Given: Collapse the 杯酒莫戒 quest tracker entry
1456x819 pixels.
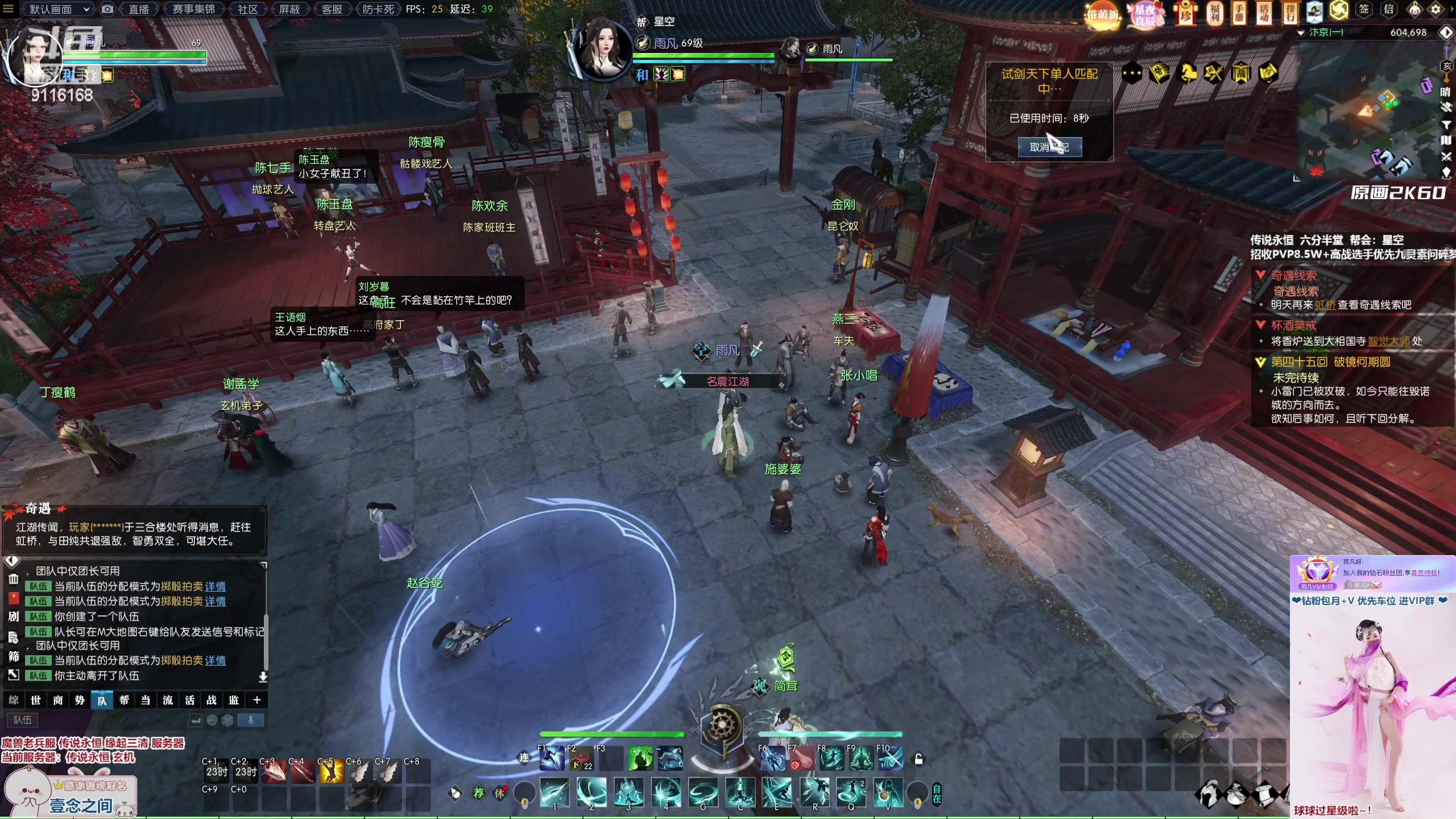Looking at the screenshot, I should coord(1260,325).
